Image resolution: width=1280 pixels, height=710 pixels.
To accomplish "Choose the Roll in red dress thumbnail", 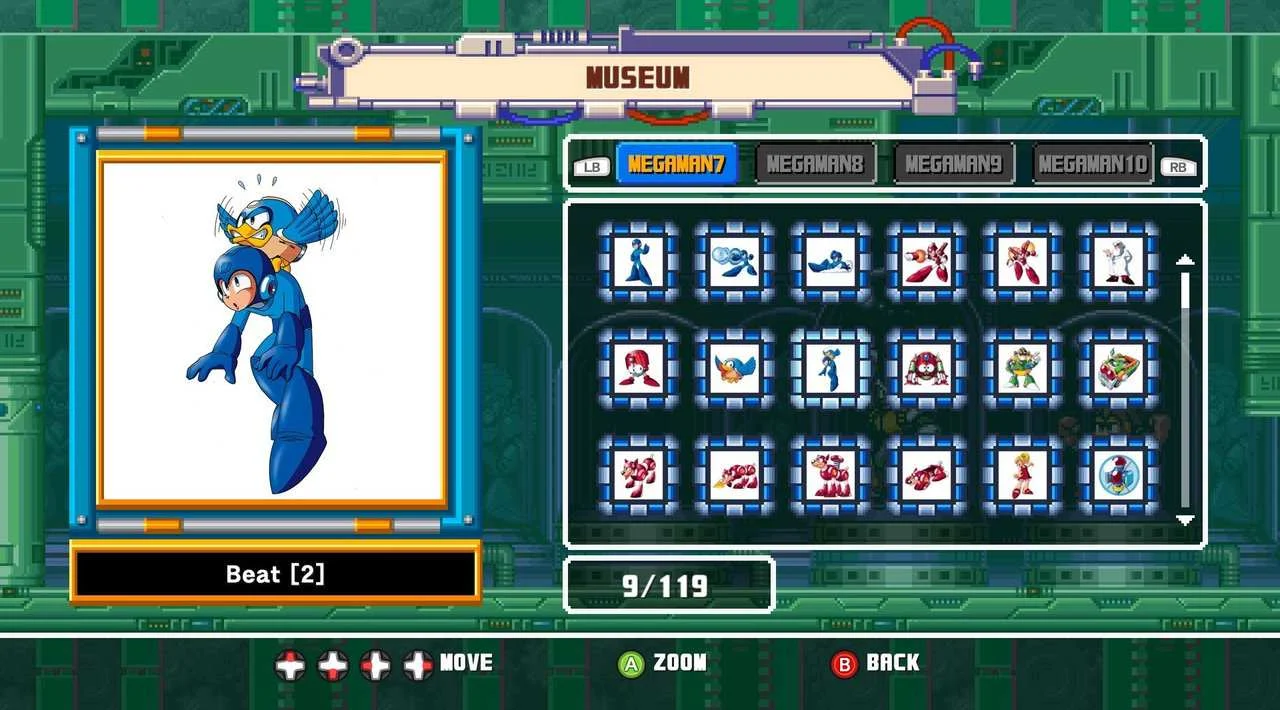I will (x=1022, y=475).
